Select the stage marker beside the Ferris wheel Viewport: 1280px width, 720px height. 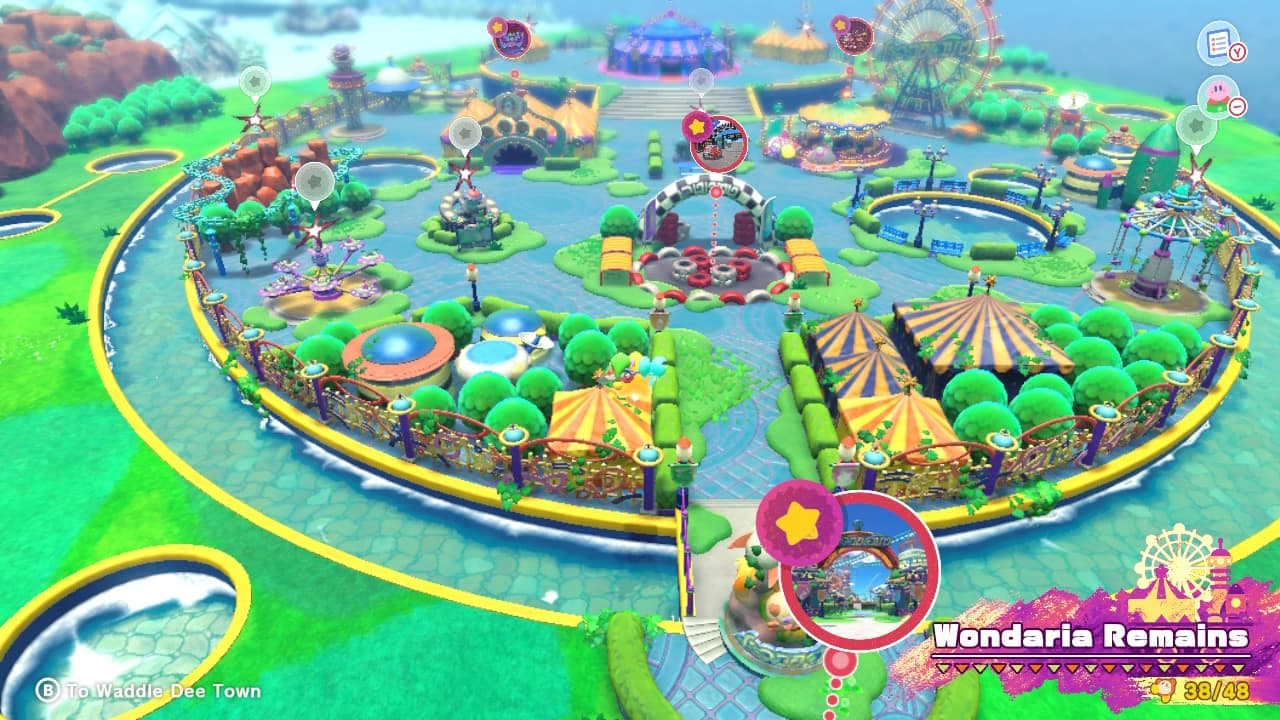[854, 36]
